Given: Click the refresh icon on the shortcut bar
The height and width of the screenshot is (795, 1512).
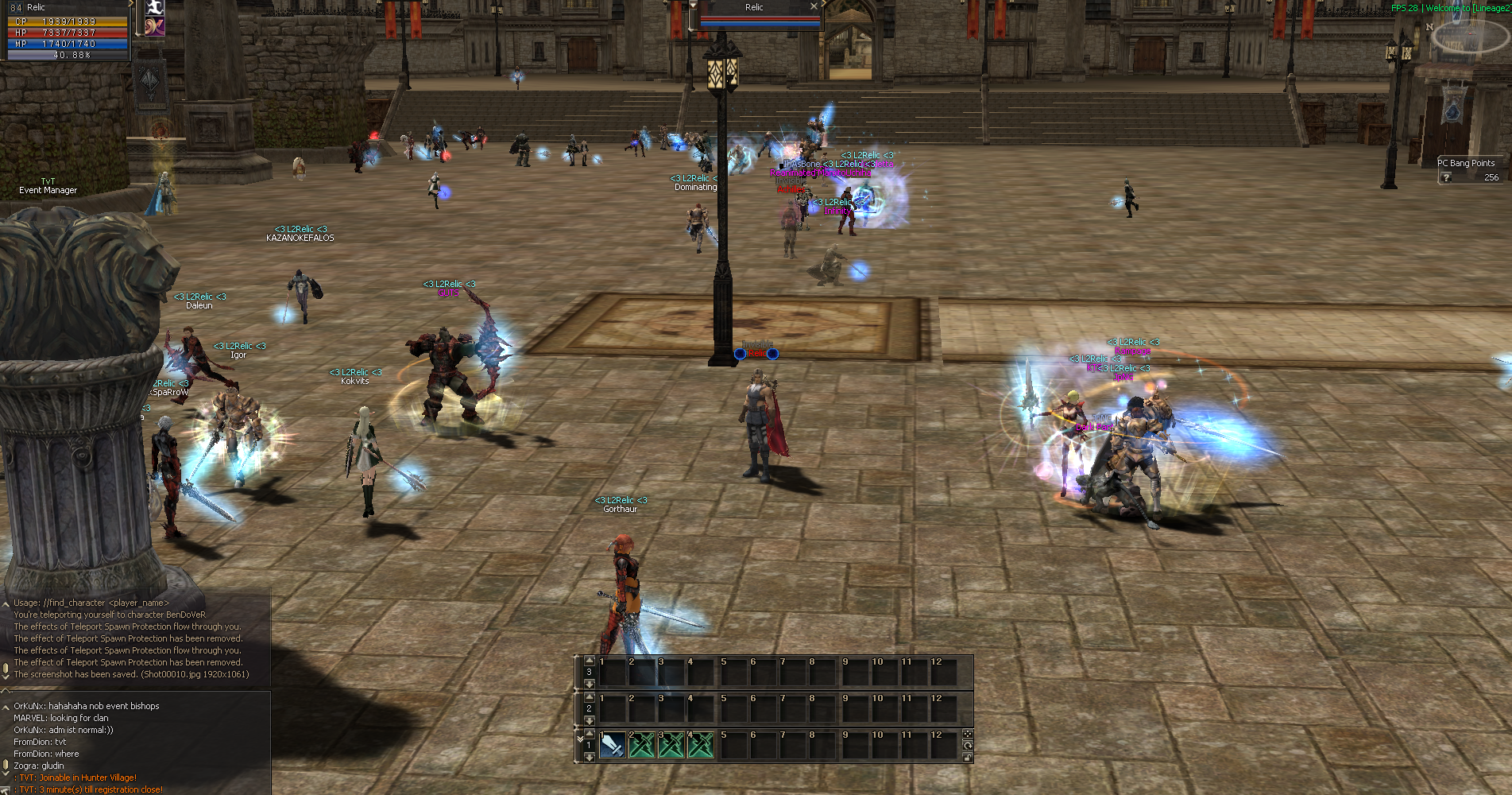Looking at the screenshot, I should (968, 747).
